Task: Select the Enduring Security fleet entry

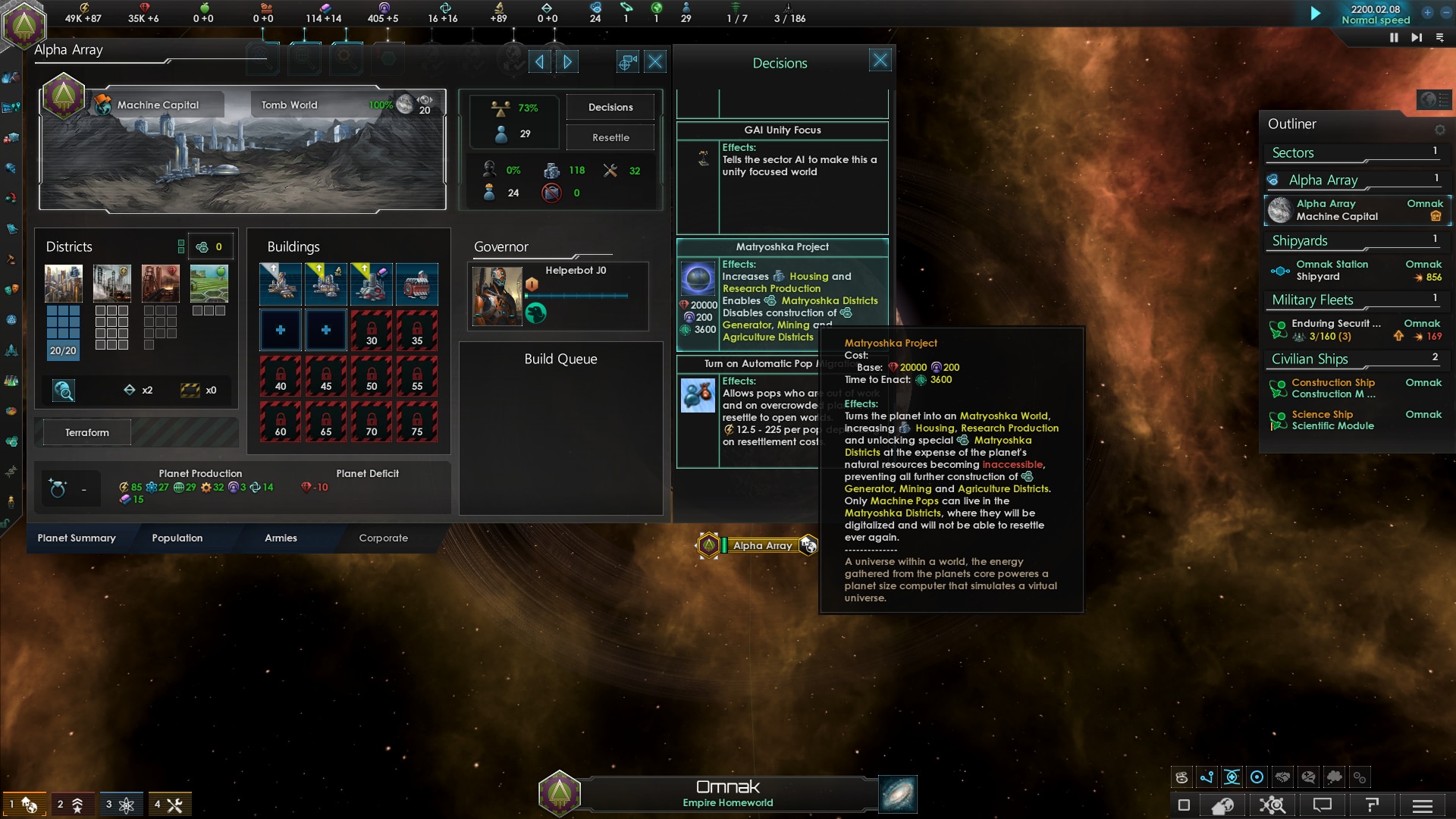Action: (x=1336, y=330)
